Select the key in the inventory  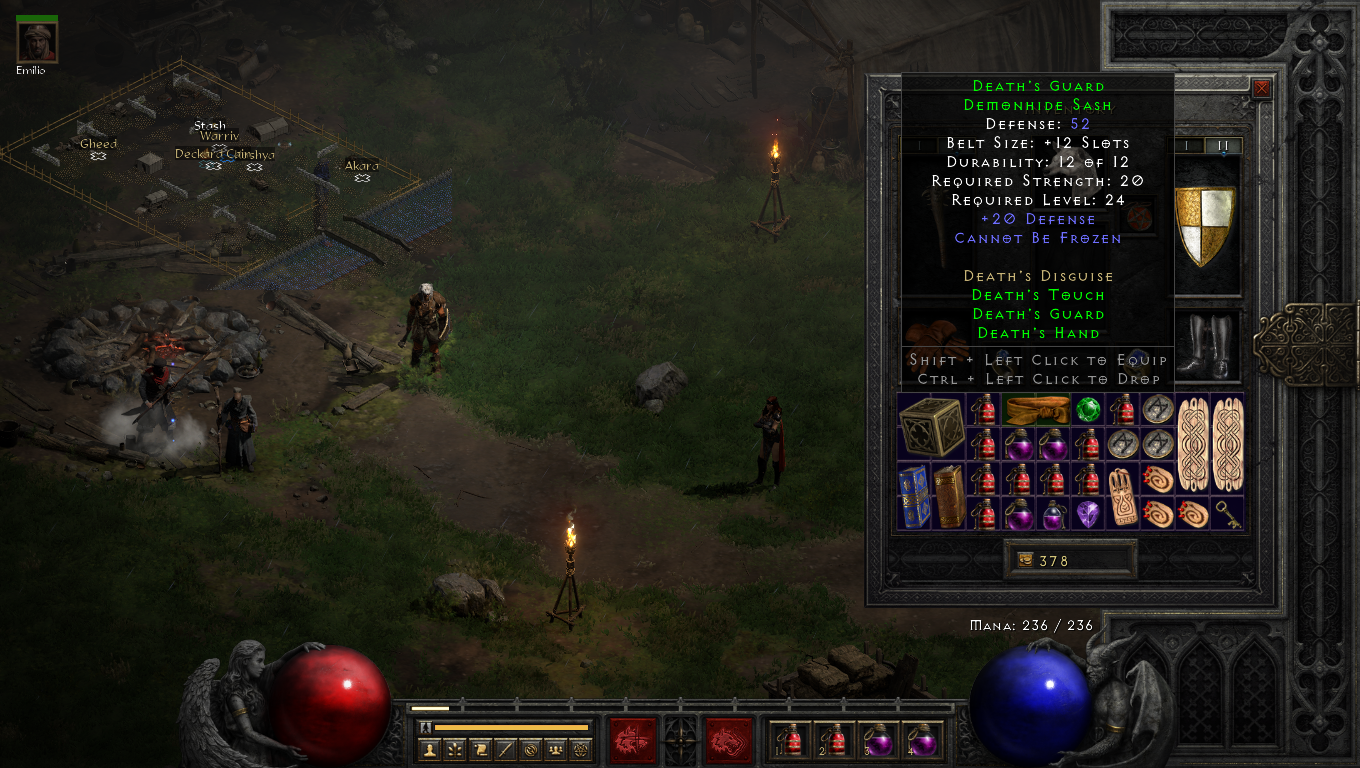tap(1228, 514)
